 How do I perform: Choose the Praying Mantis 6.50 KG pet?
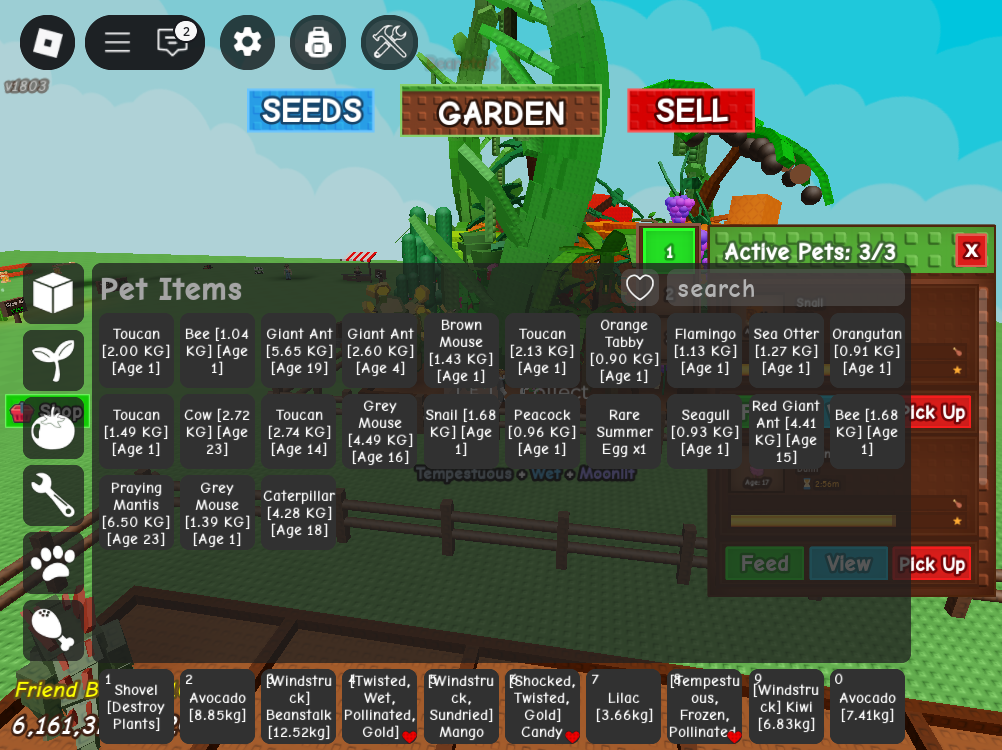(136, 513)
